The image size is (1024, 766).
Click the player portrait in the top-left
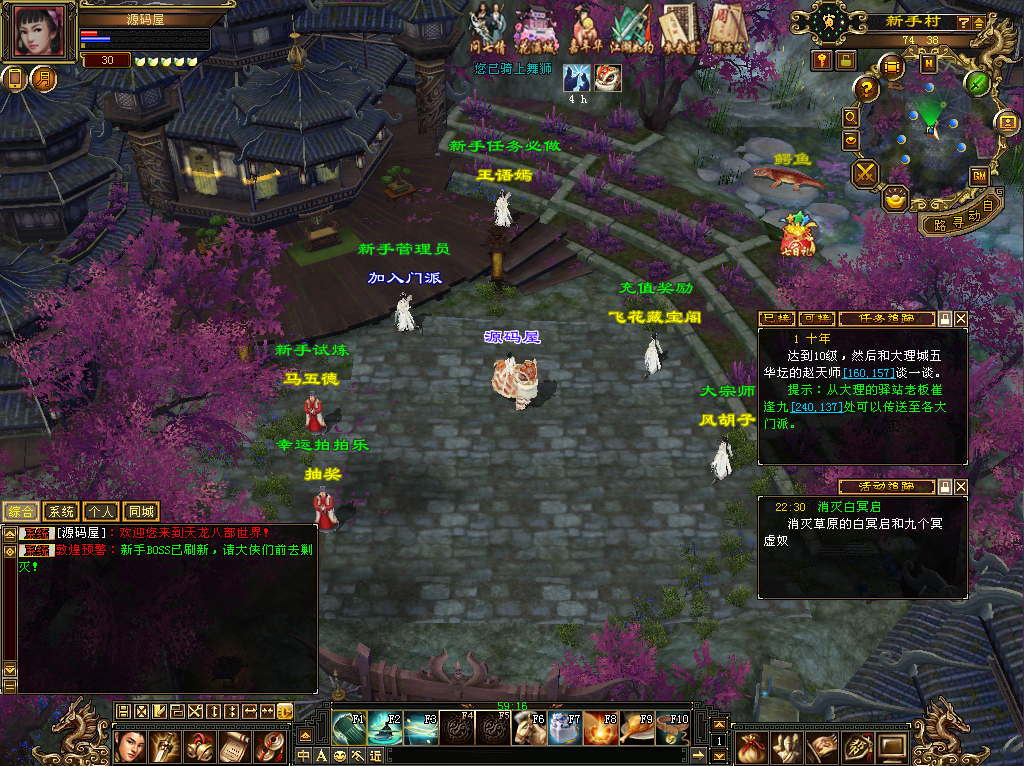tap(41, 31)
